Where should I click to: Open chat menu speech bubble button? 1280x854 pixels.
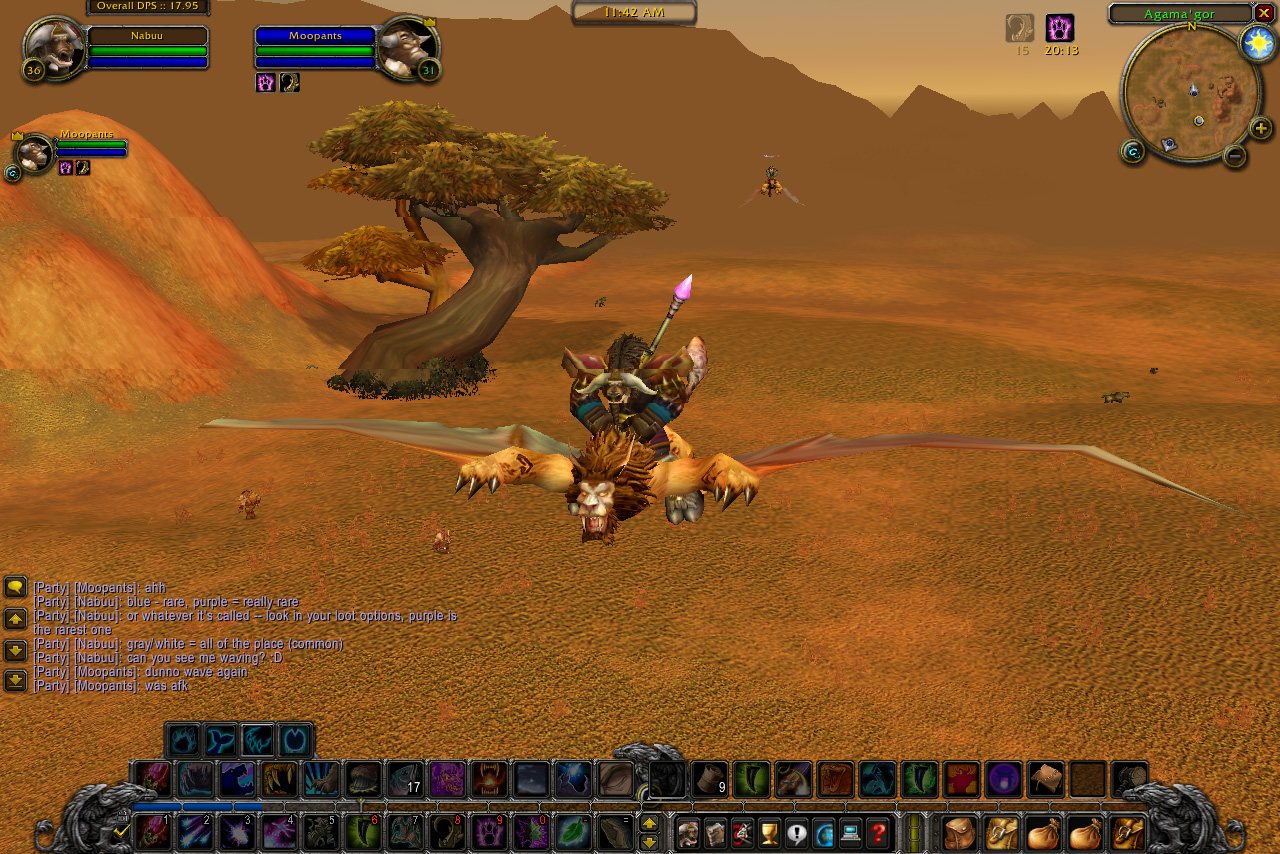point(15,587)
